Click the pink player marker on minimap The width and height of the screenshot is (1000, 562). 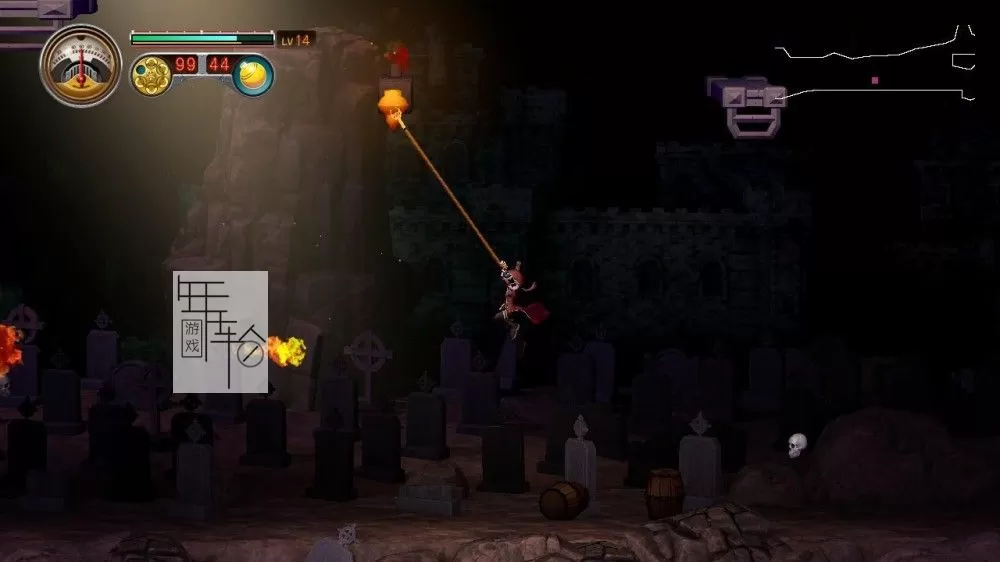tap(875, 80)
